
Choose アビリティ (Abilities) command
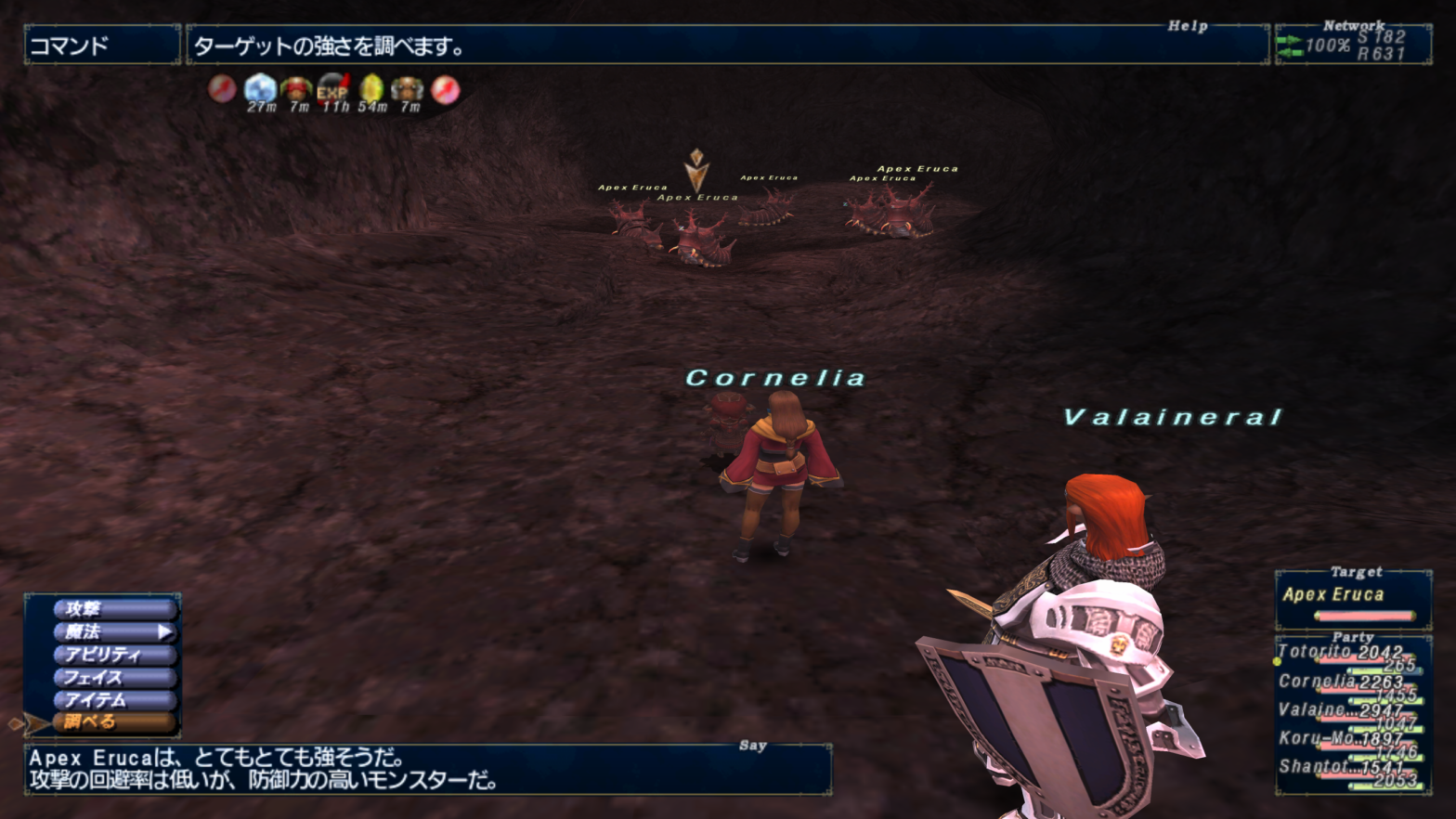click(113, 655)
